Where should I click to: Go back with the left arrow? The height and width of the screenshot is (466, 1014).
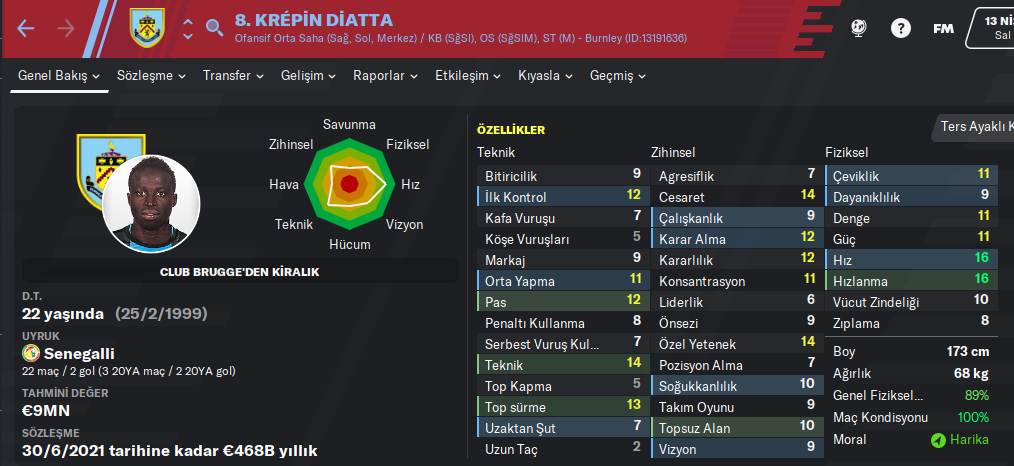tap(26, 28)
